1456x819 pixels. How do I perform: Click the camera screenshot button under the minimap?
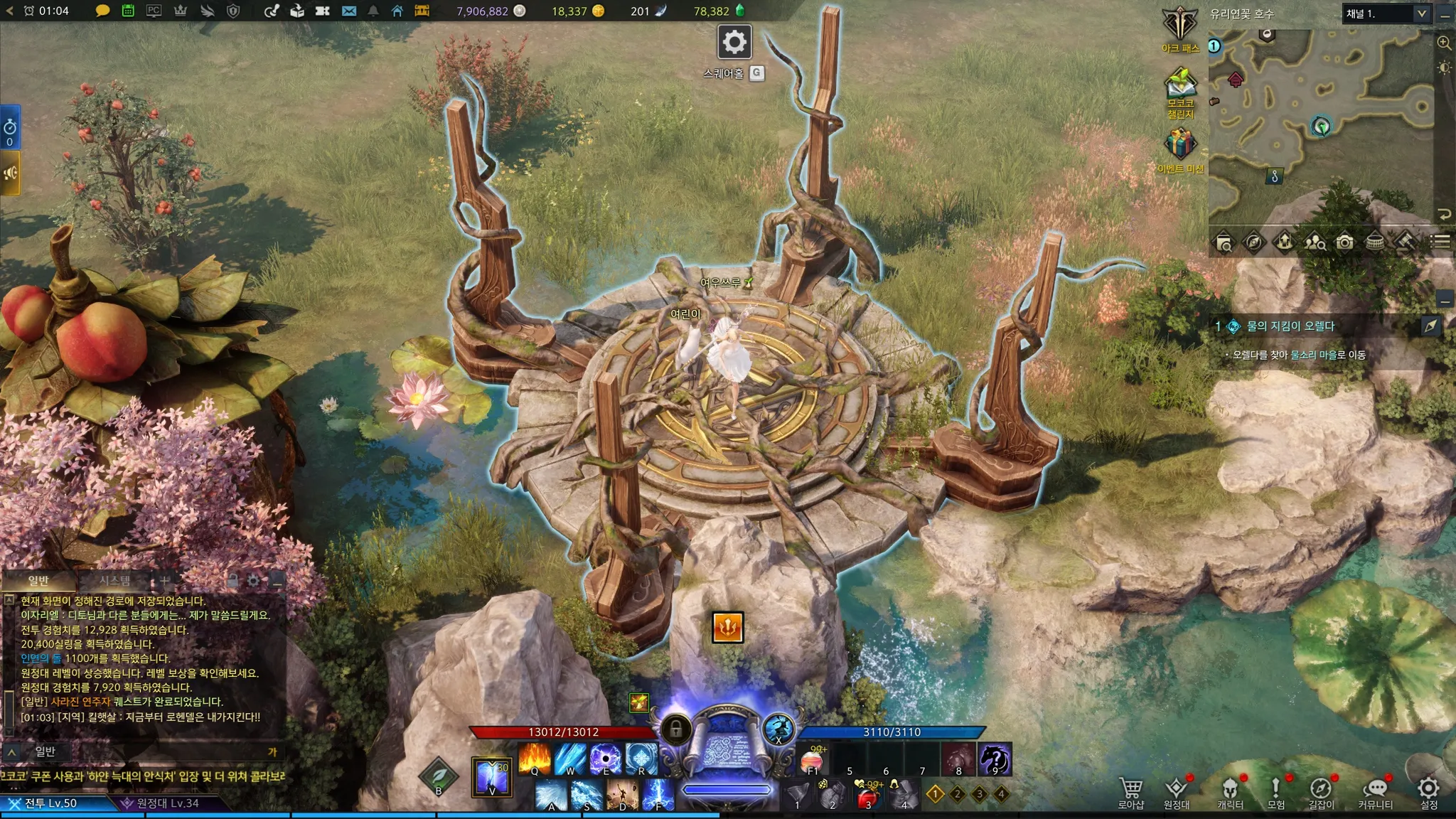point(1344,242)
